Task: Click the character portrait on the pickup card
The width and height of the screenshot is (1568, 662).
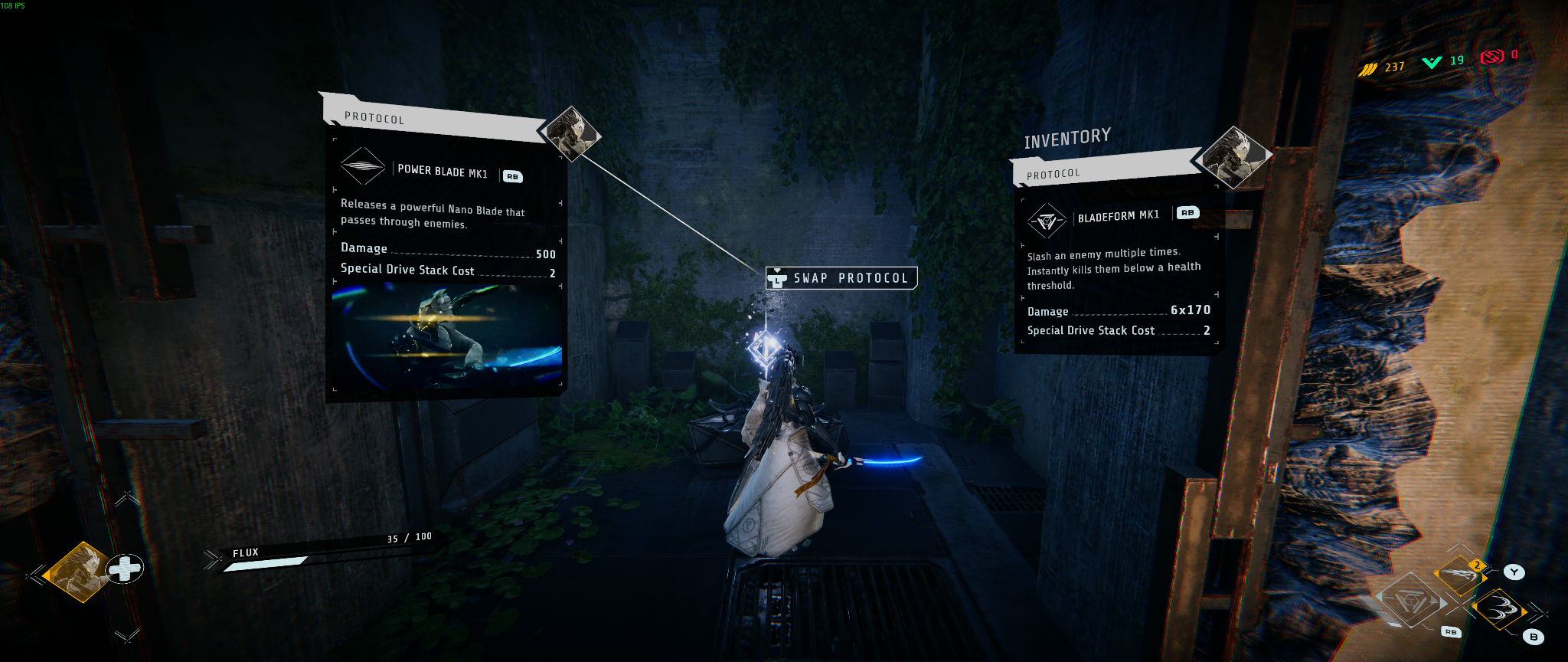Action: click(x=573, y=134)
